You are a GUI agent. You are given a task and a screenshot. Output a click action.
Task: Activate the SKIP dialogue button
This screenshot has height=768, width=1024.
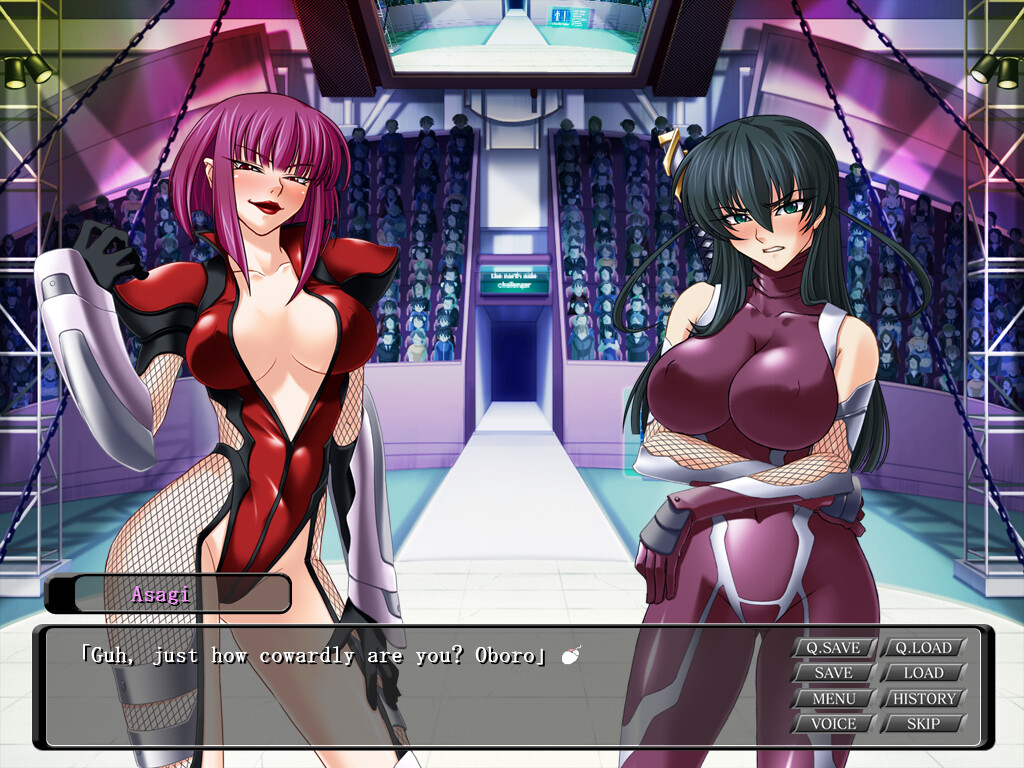pyautogui.click(x=923, y=723)
